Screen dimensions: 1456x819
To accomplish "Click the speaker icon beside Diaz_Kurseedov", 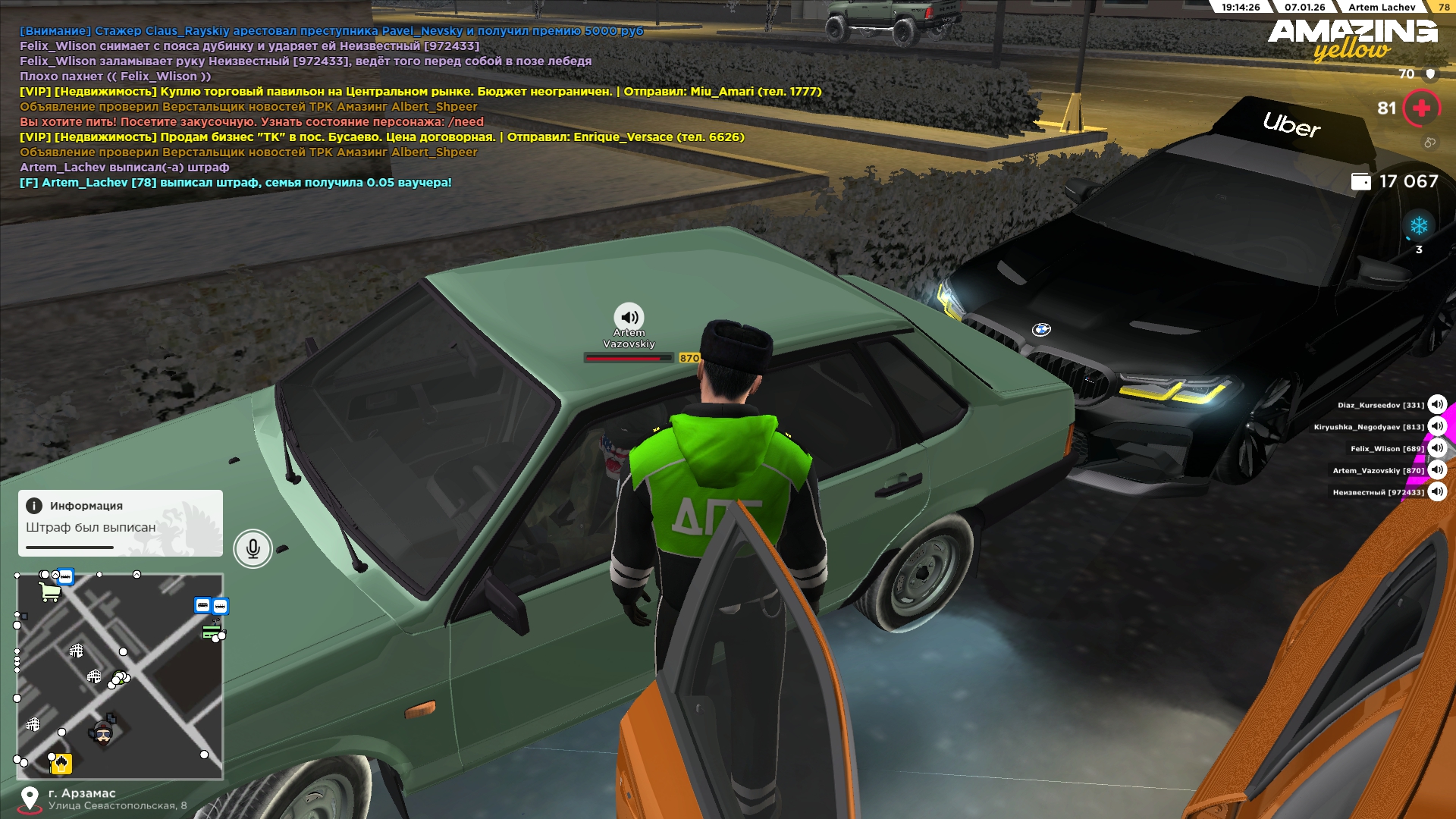I will pyautogui.click(x=1437, y=405).
